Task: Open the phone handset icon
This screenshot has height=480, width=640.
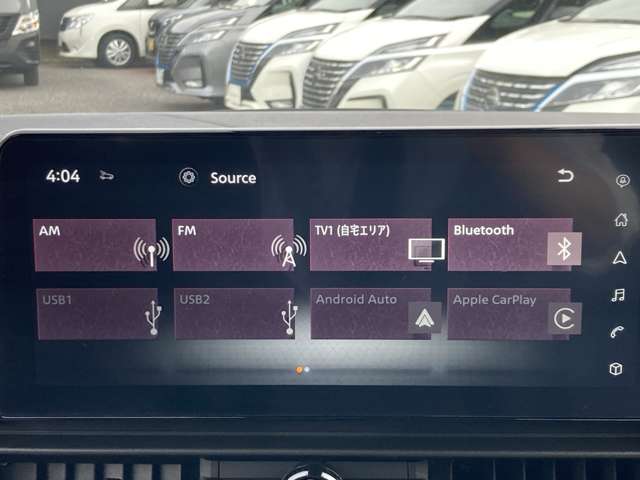Action: pyautogui.click(x=618, y=332)
